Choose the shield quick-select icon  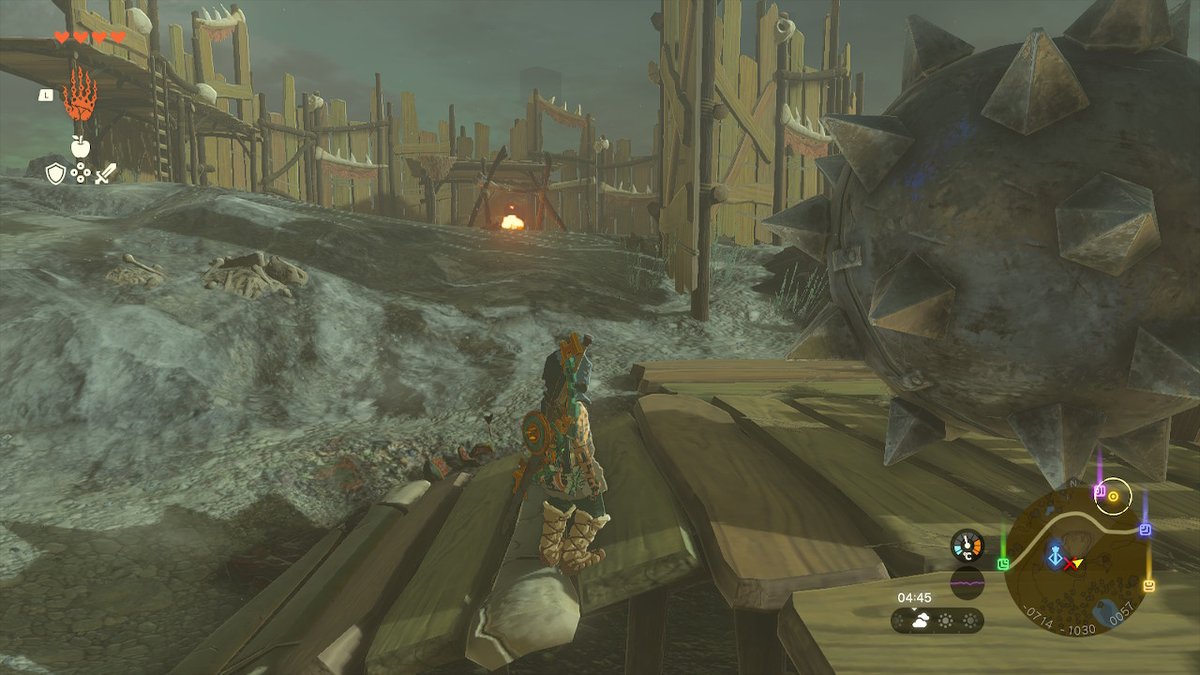coord(56,173)
